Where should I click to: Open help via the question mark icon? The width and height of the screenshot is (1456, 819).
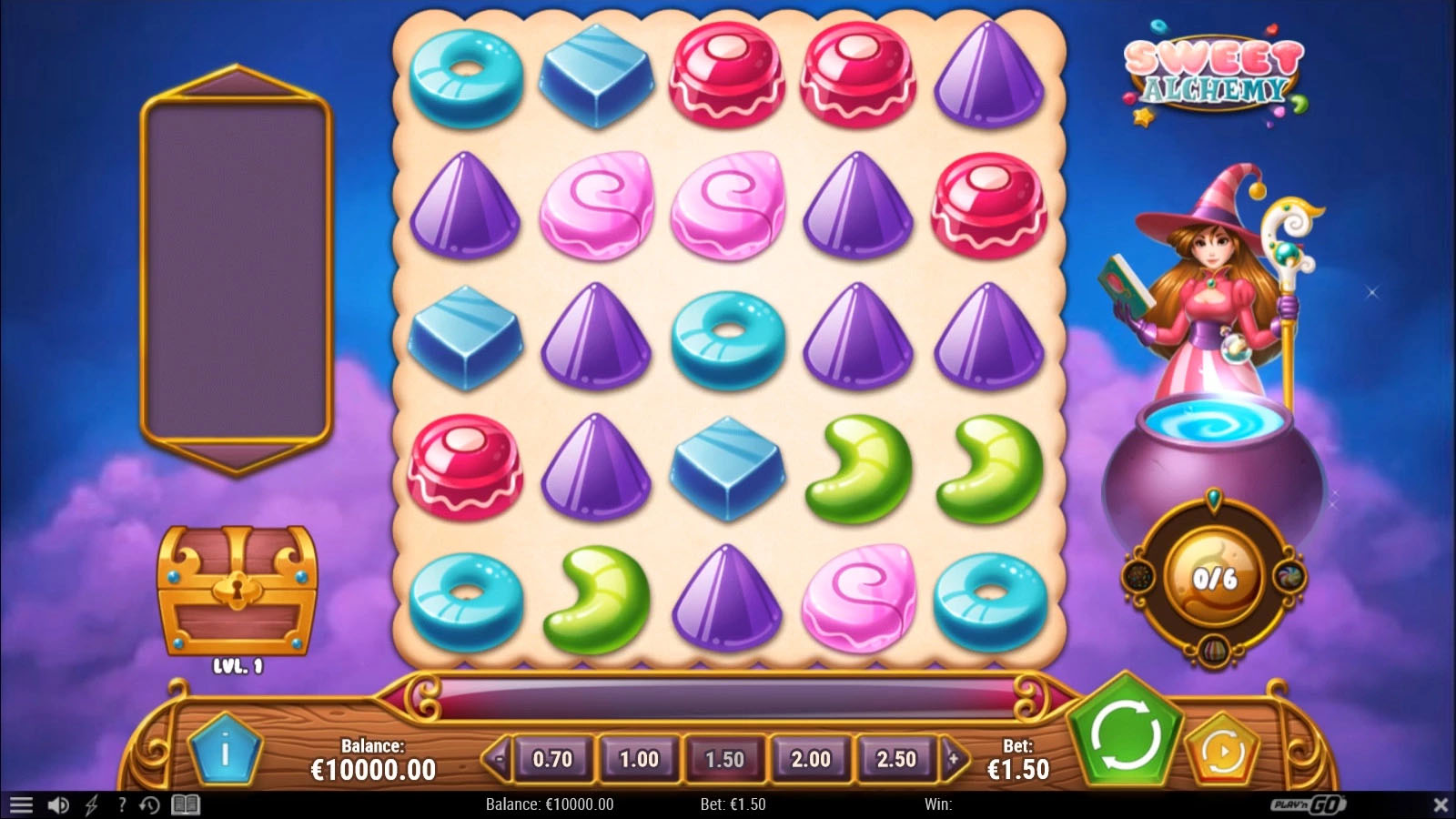[121, 804]
